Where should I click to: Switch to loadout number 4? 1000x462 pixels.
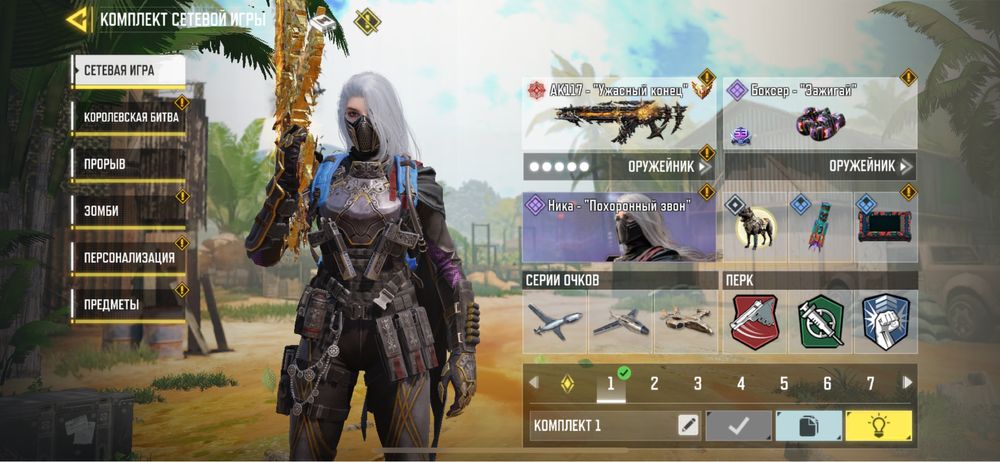pos(741,383)
